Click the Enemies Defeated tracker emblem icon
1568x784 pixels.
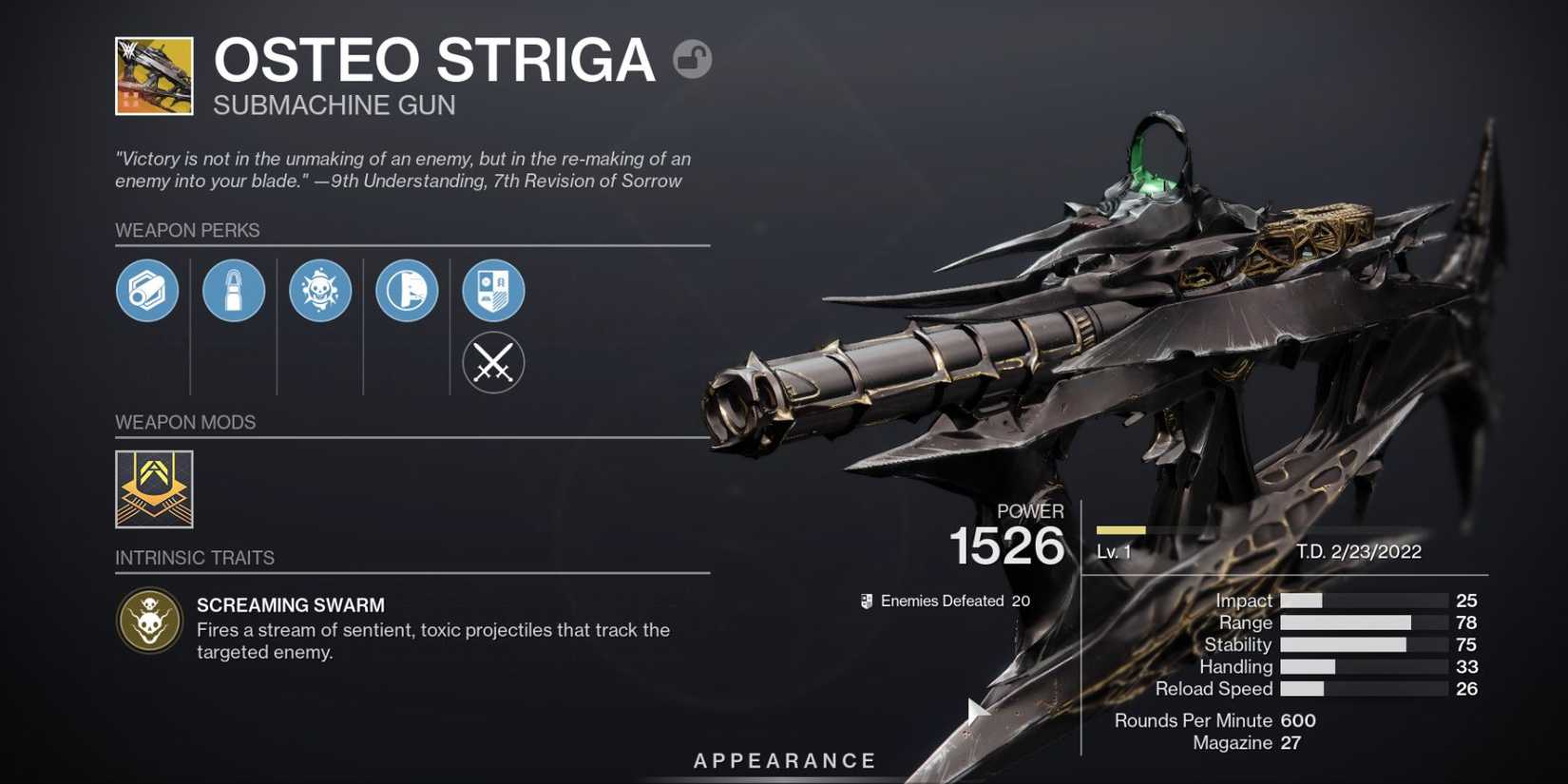coord(866,600)
